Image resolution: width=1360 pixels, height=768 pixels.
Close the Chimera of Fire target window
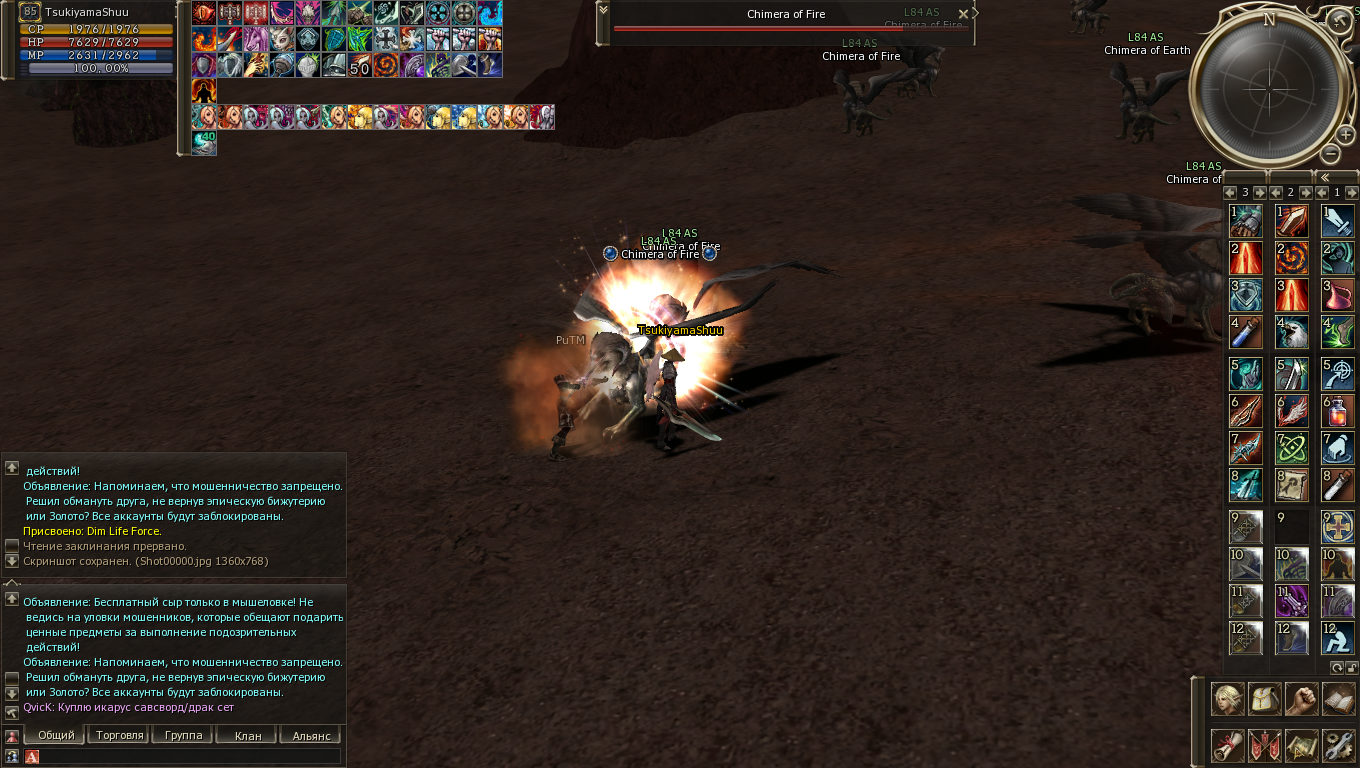pos(963,14)
